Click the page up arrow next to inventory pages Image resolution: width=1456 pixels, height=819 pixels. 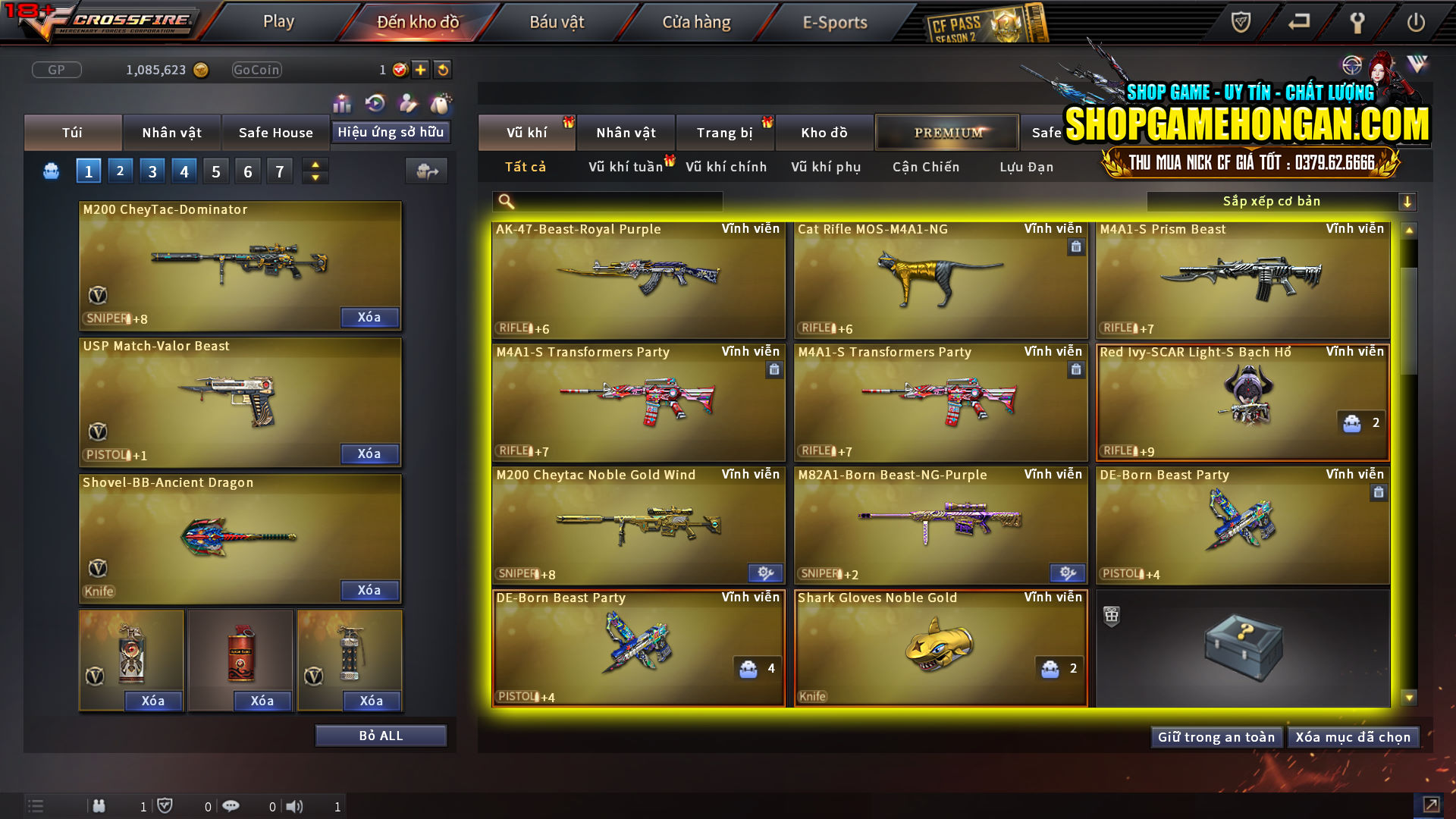pyautogui.click(x=314, y=165)
